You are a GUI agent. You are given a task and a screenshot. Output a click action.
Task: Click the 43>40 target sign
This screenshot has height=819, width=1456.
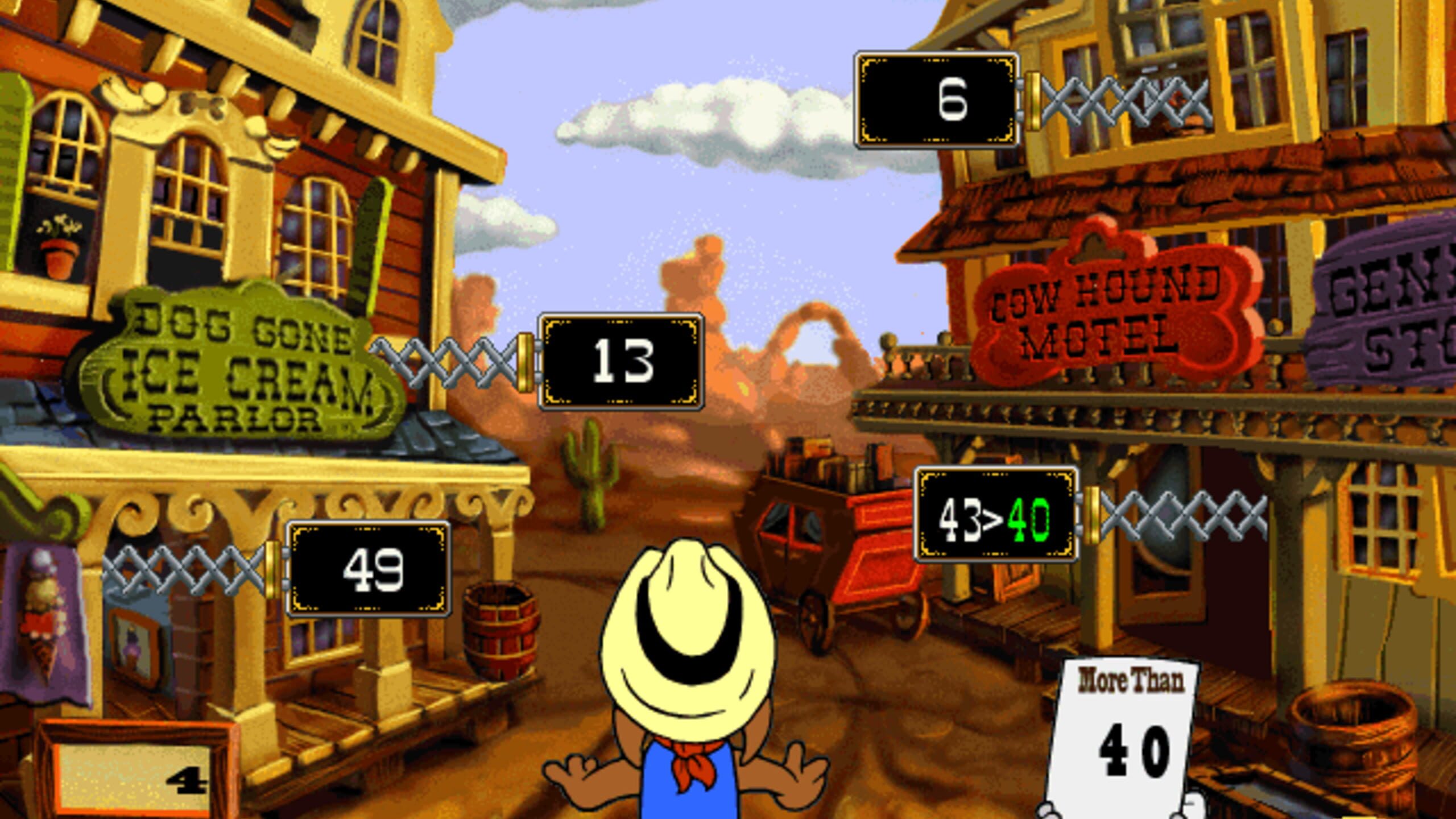coord(995,515)
